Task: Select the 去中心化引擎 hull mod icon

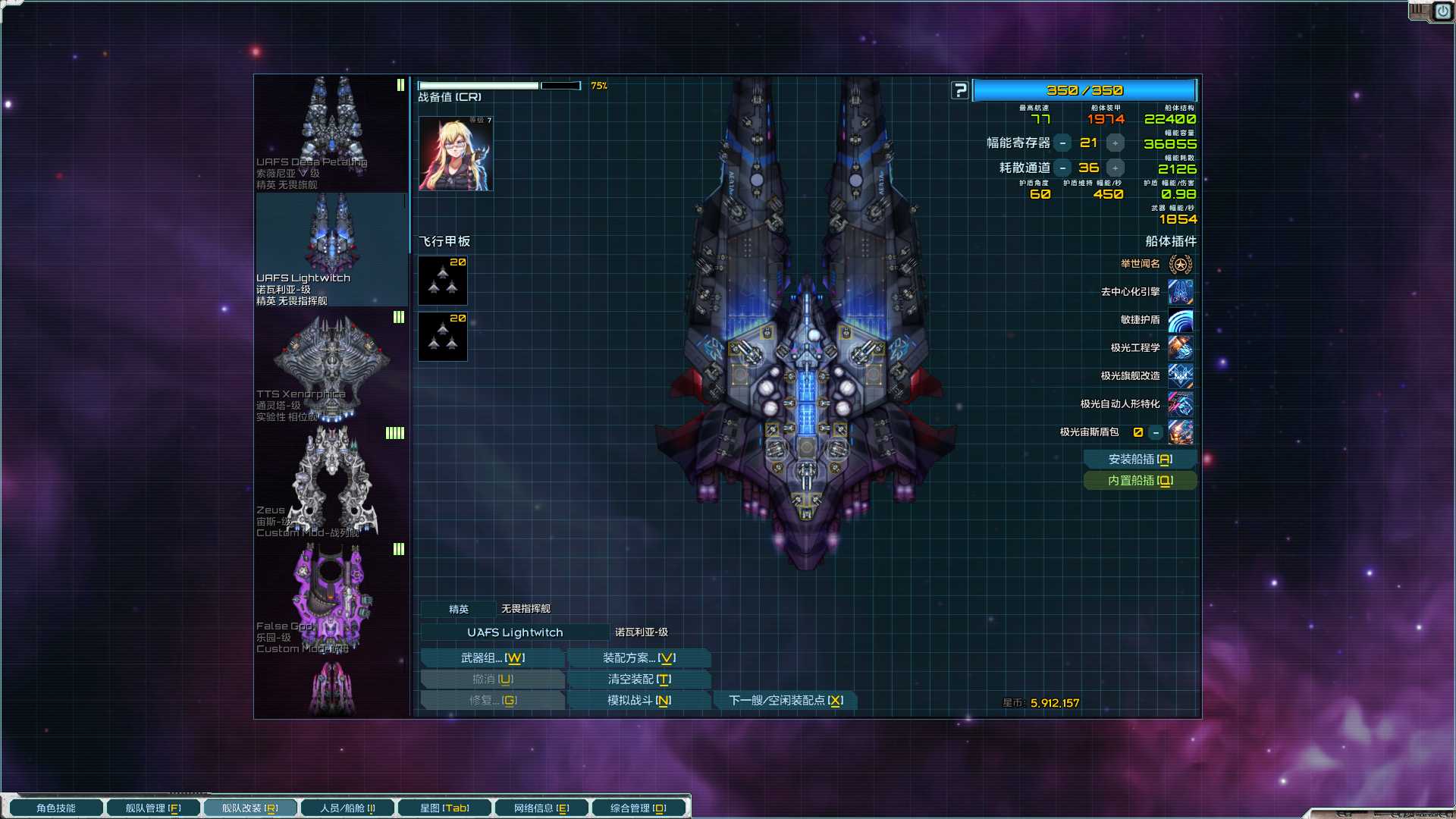Action: coord(1180,292)
